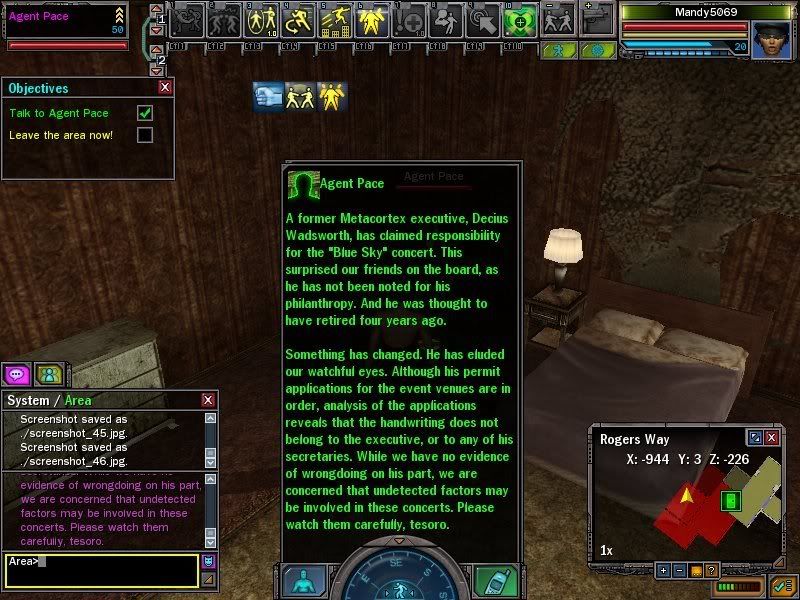Open the minimap help question mark
Viewport: 800px width, 600px height.
tap(711, 570)
